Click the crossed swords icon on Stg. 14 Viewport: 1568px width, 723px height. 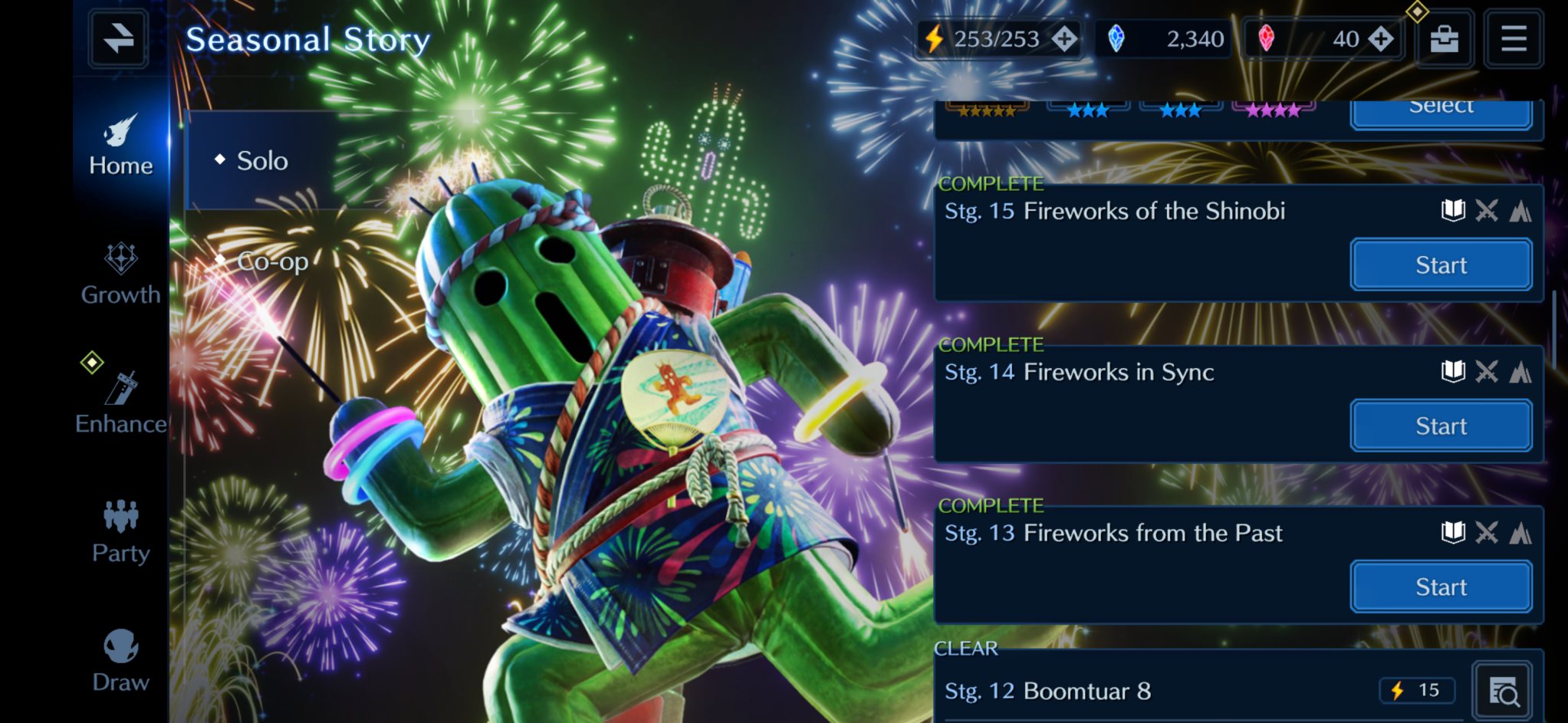click(x=1487, y=372)
